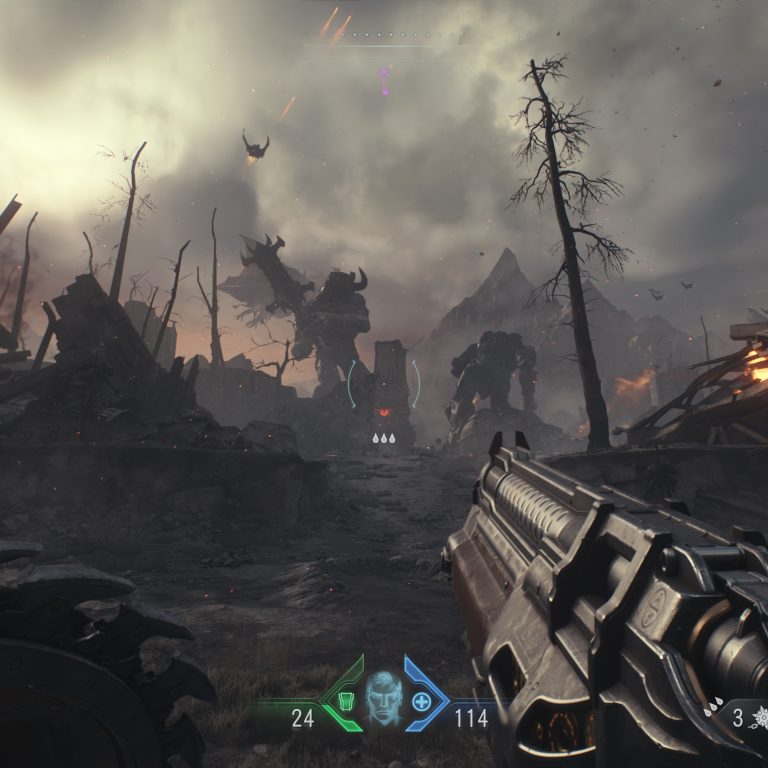This screenshot has height=768, width=768.
Task: Click the dotted compass bar
Action: pyautogui.click(x=384, y=36)
